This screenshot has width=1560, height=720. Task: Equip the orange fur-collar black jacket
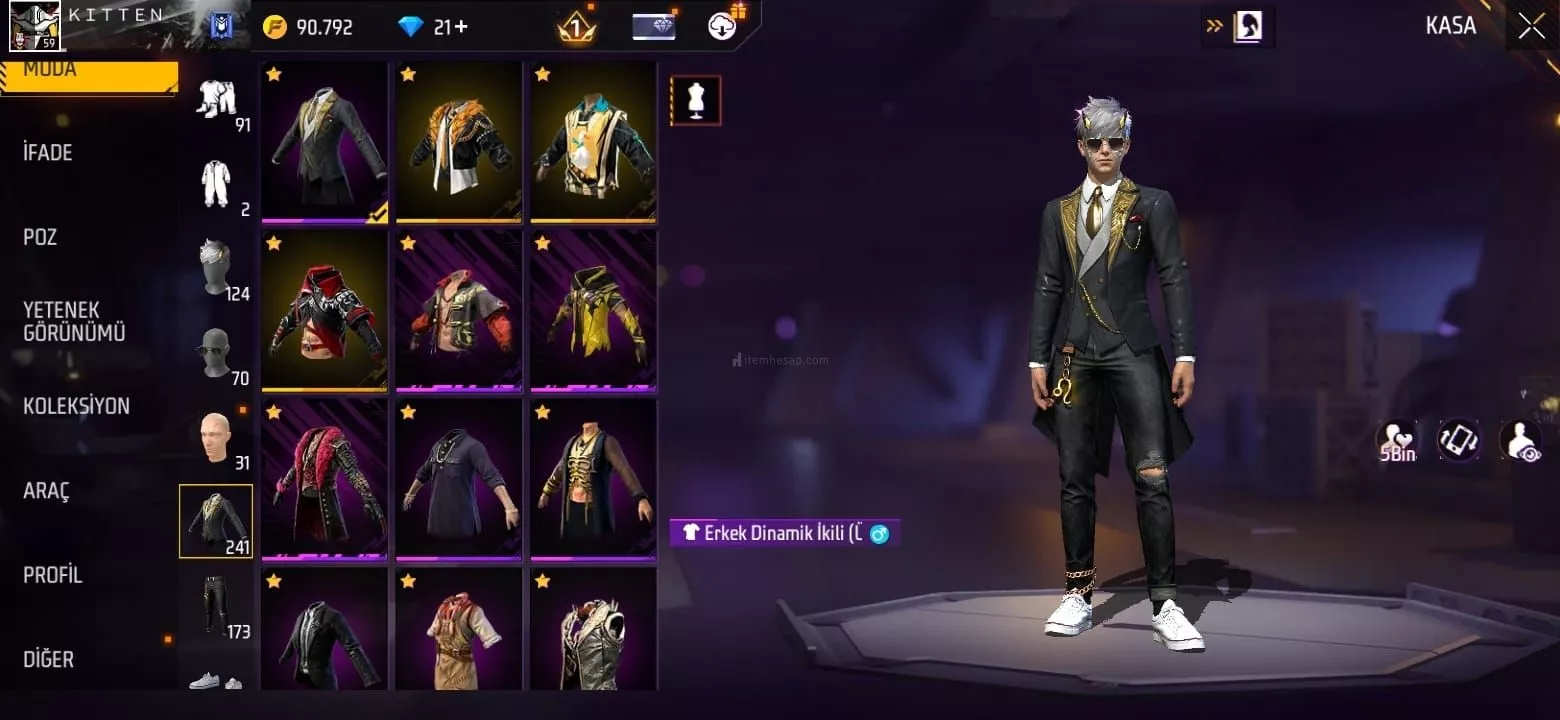459,142
